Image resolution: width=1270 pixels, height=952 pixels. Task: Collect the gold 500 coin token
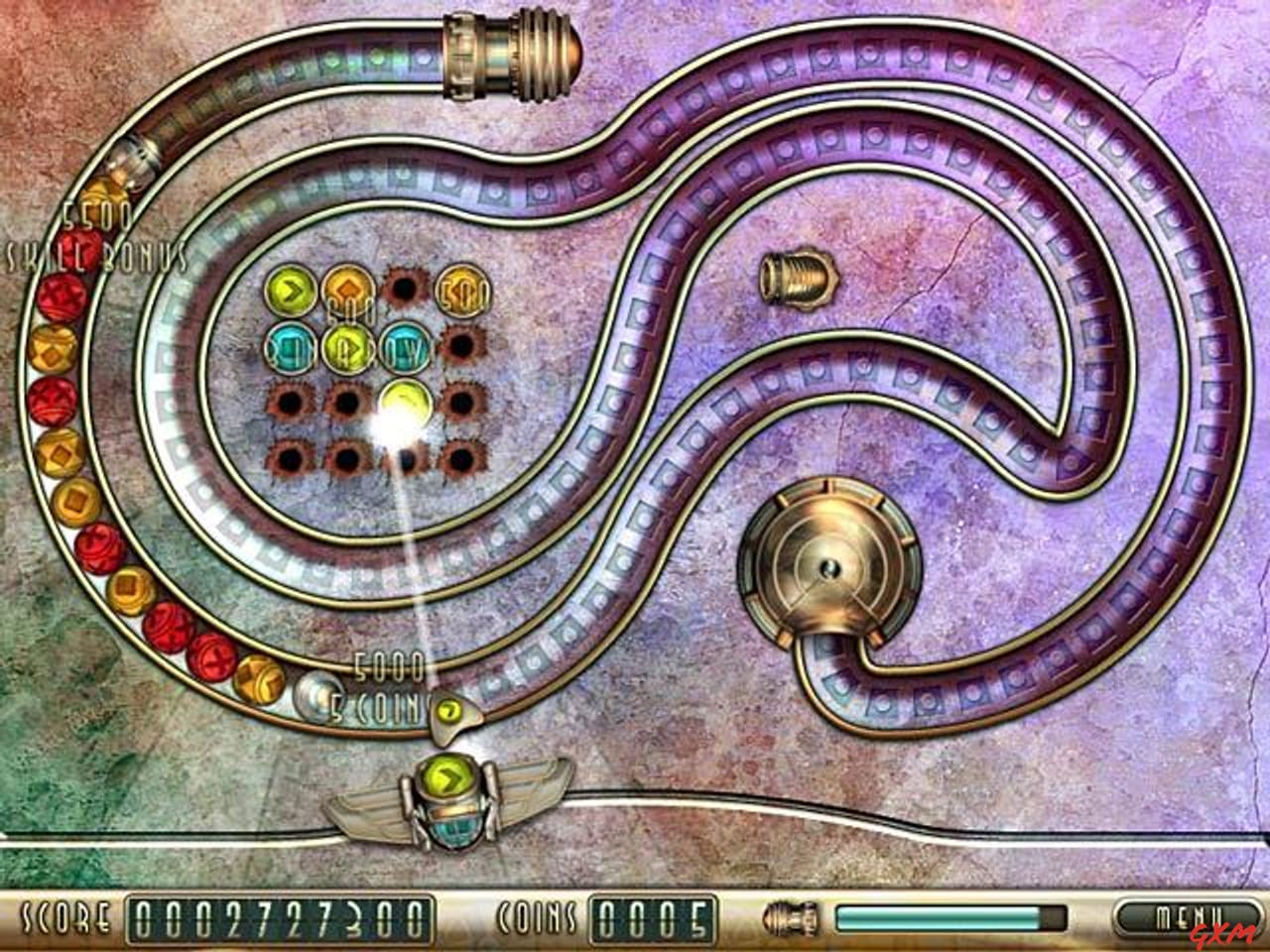(462, 291)
